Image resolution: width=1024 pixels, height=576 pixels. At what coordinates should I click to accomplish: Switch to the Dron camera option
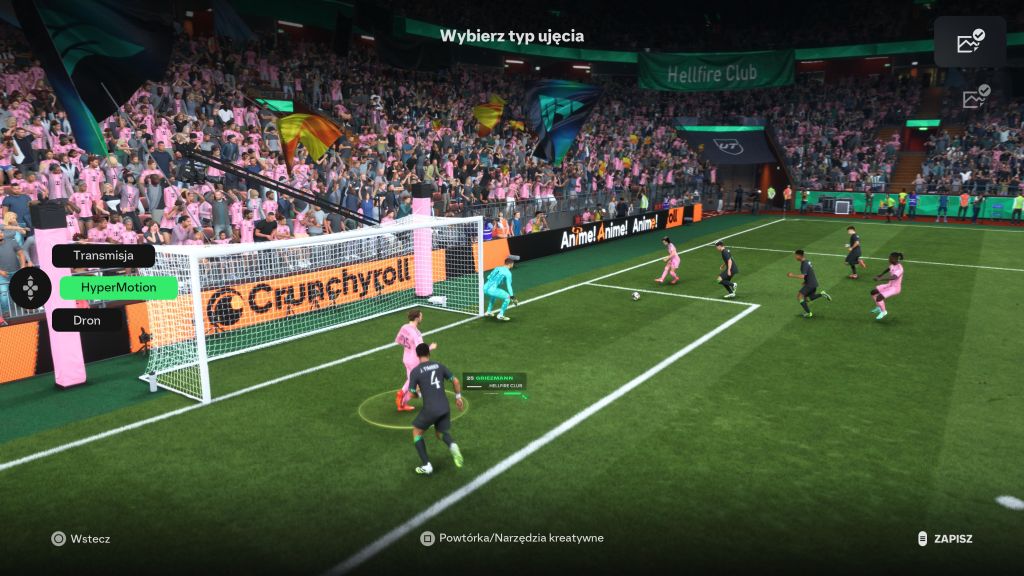coord(87,320)
